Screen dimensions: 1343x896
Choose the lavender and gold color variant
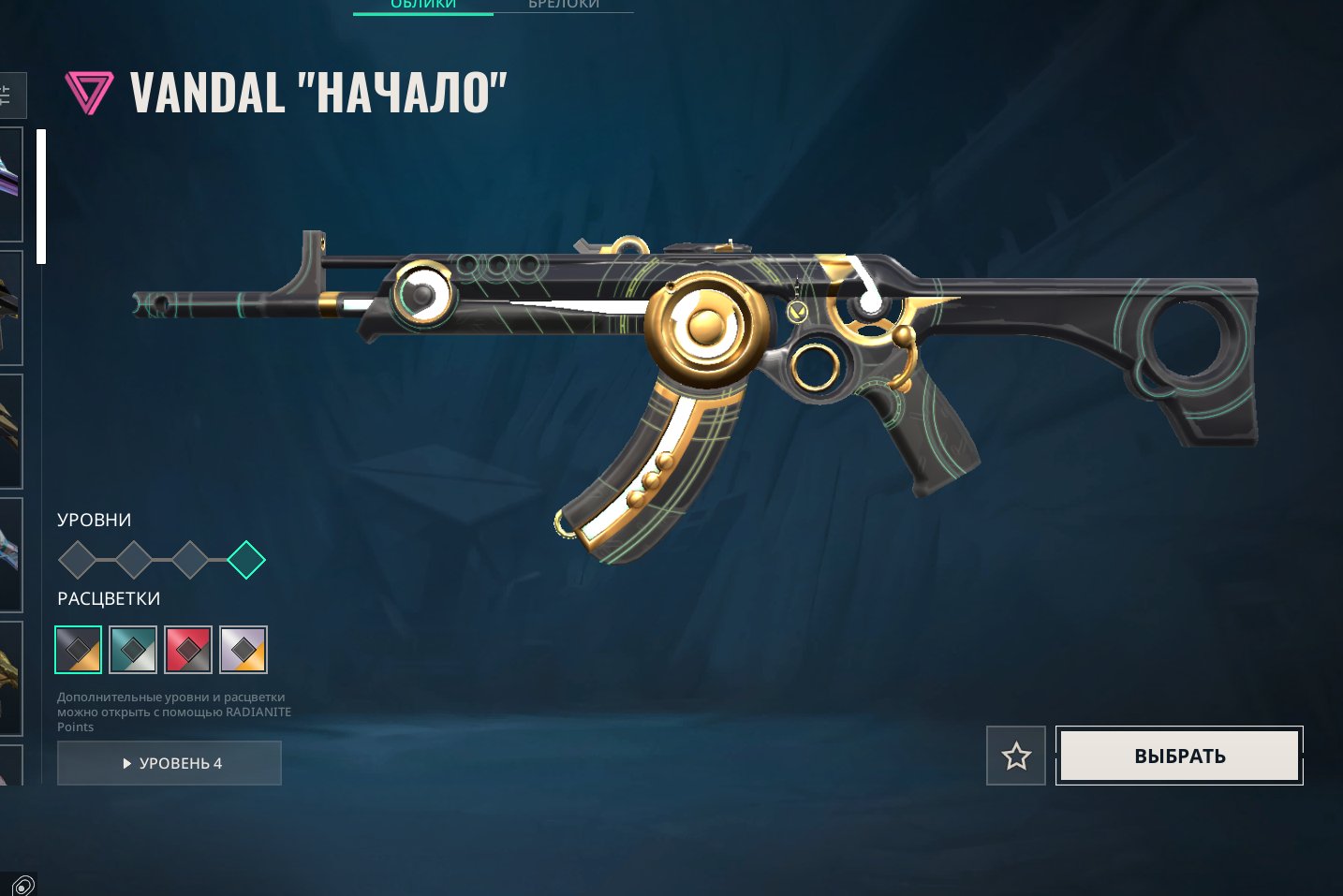click(x=244, y=650)
